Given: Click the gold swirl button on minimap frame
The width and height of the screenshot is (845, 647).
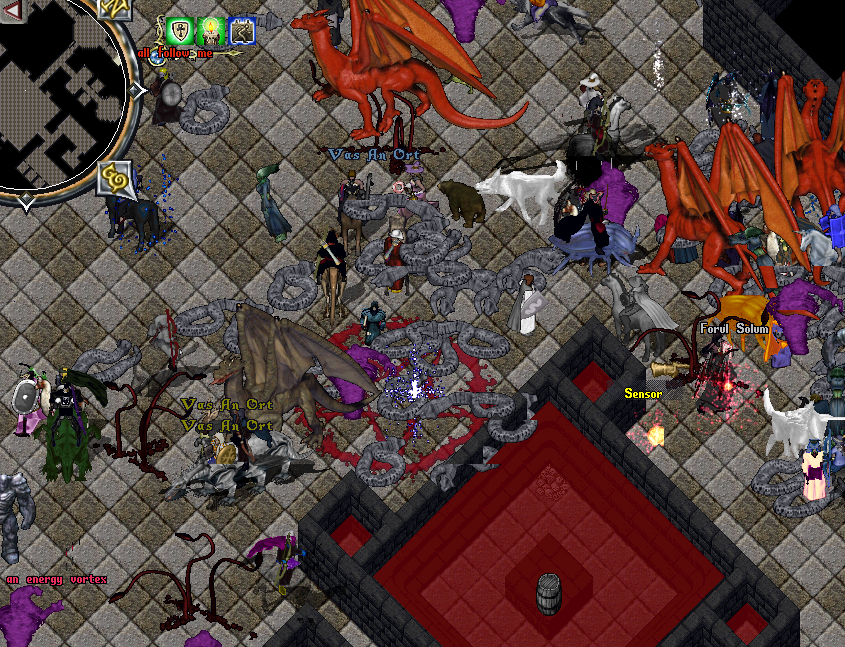Looking at the screenshot, I should tap(116, 179).
